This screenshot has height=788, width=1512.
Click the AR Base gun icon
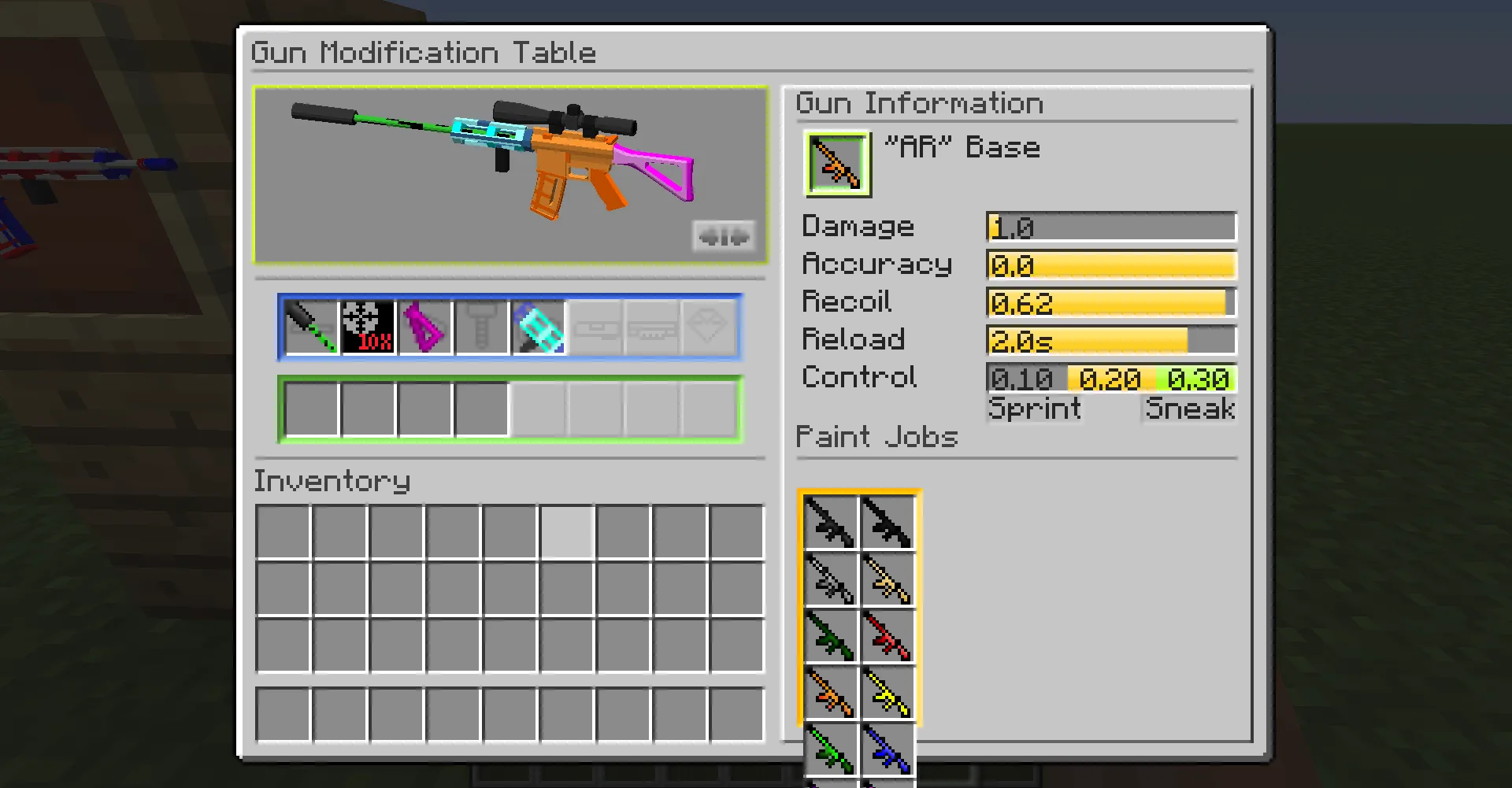coord(836,163)
